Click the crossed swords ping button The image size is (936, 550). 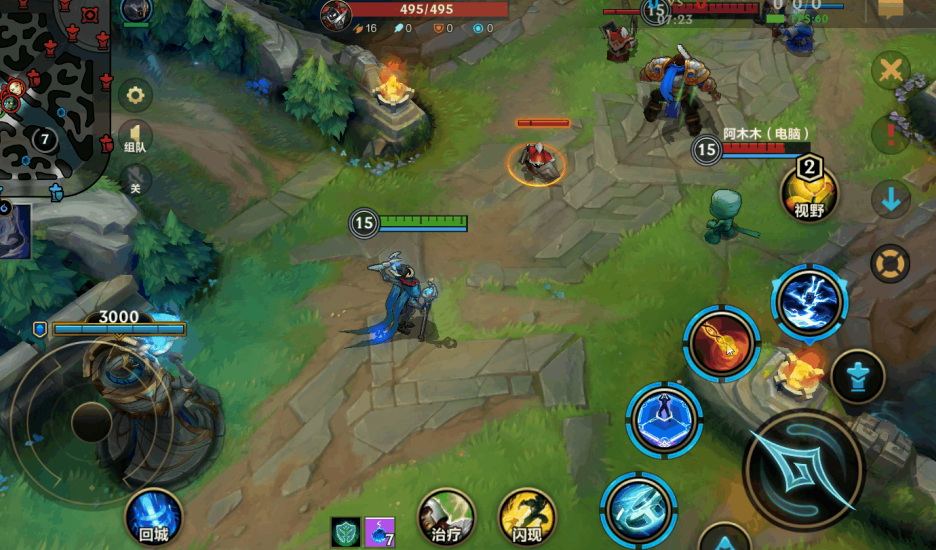click(890, 72)
